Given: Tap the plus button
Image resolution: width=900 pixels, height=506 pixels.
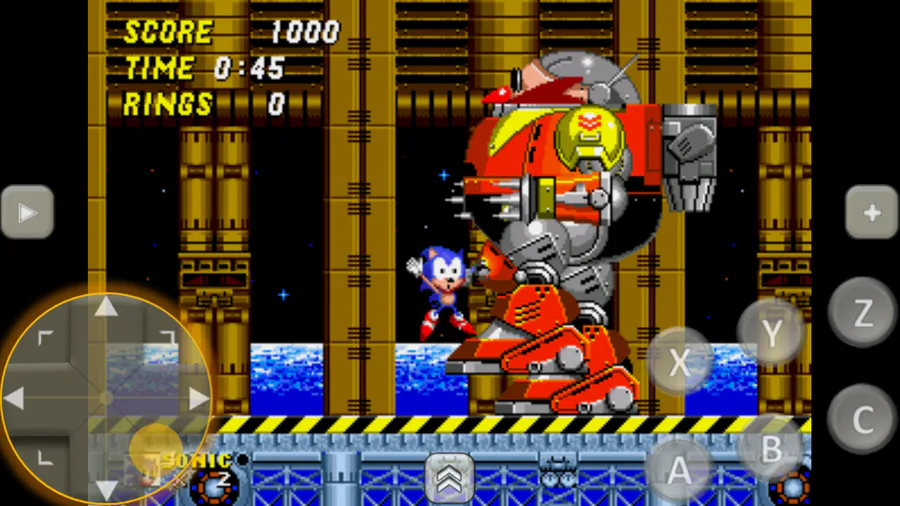Looking at the screenshot, I should 870,212.
